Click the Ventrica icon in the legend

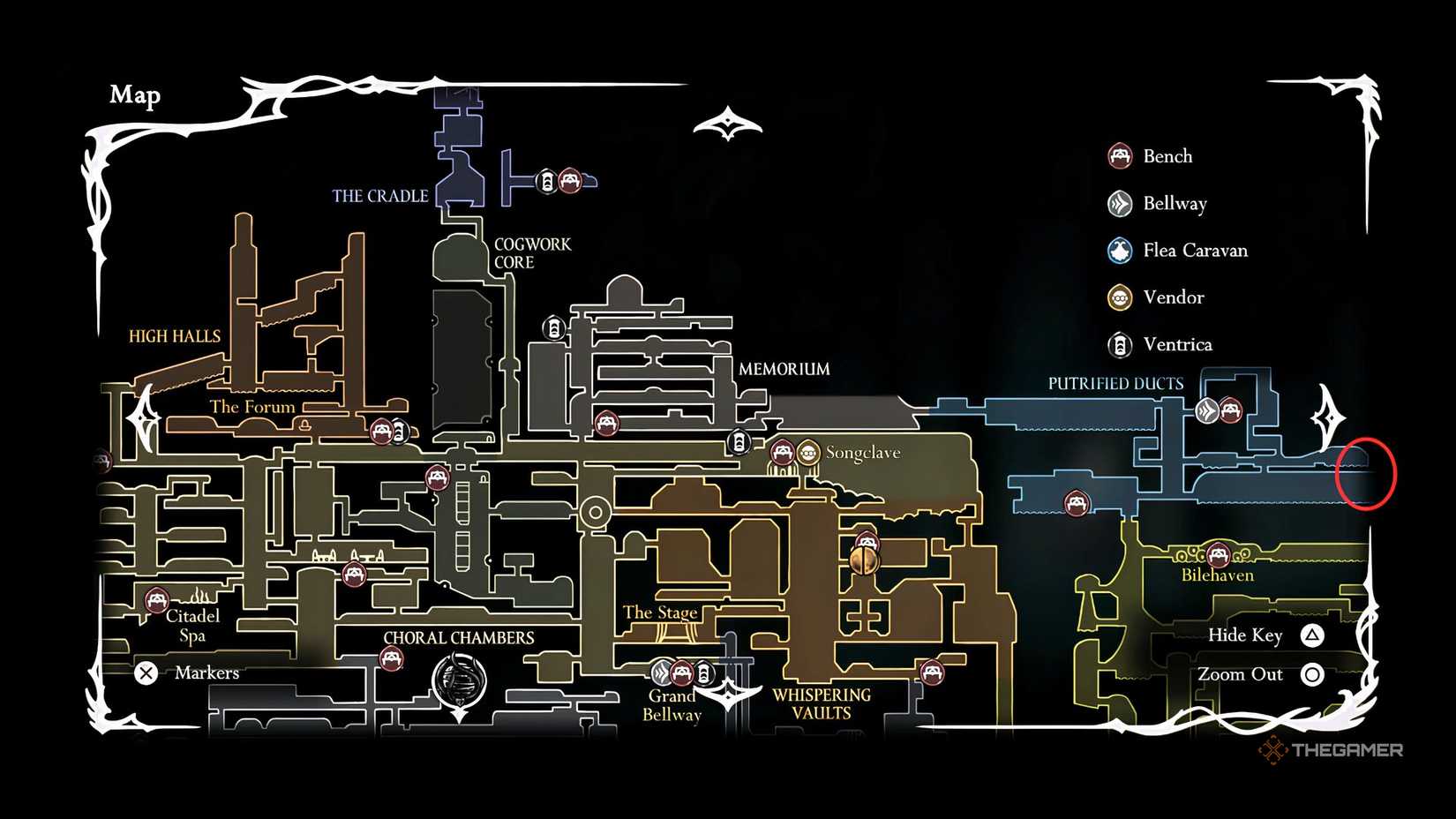click(1121, 345)
